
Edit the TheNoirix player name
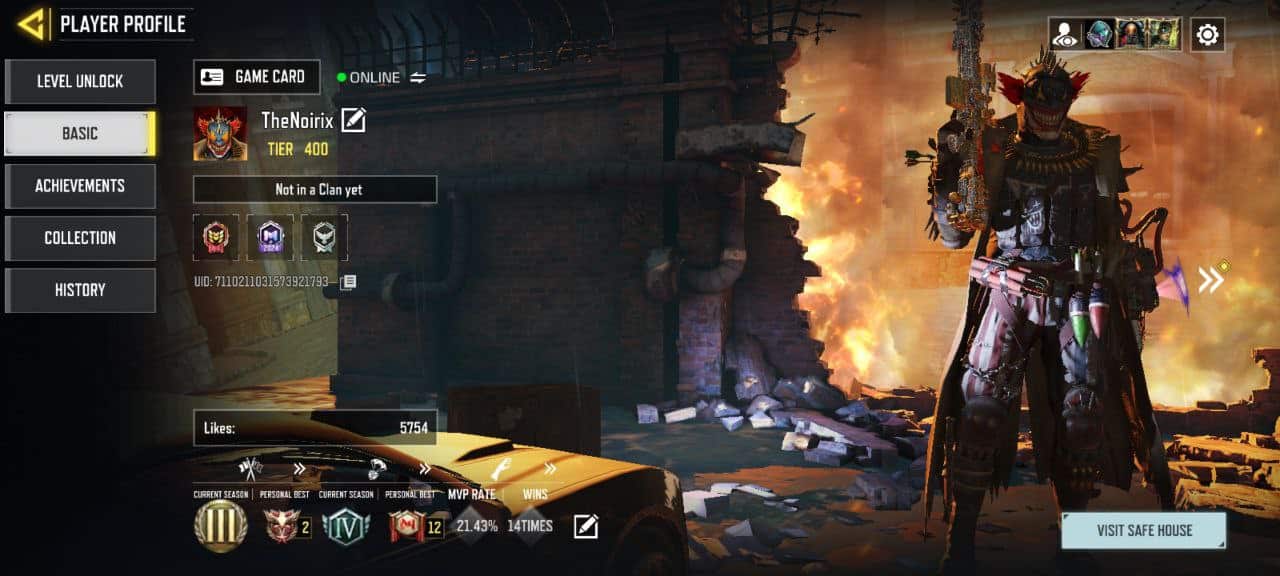[353, 121]
